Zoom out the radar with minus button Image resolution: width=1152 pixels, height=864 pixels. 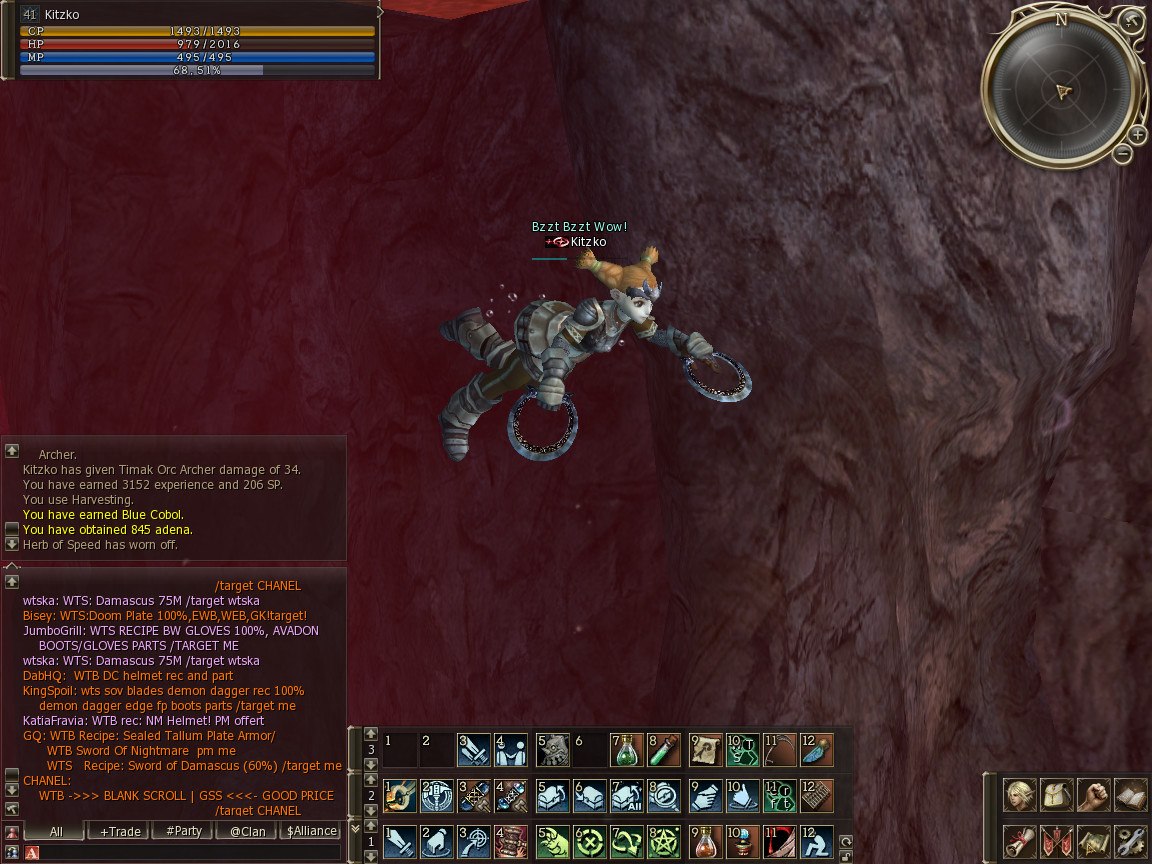(1123, 154)
